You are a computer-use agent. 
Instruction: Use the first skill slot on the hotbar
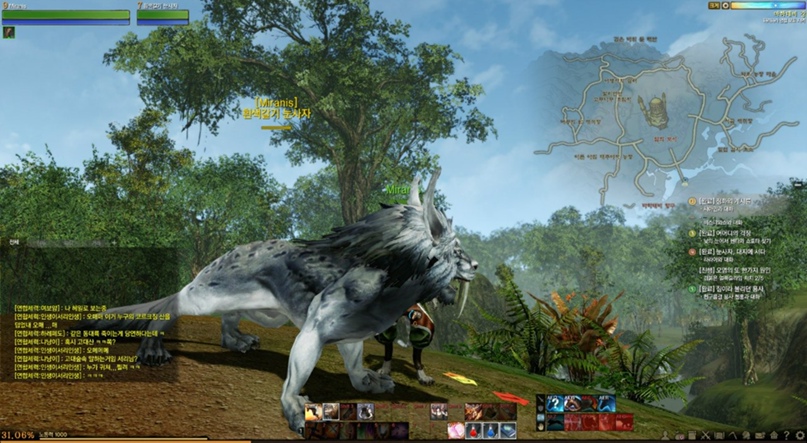314,411
